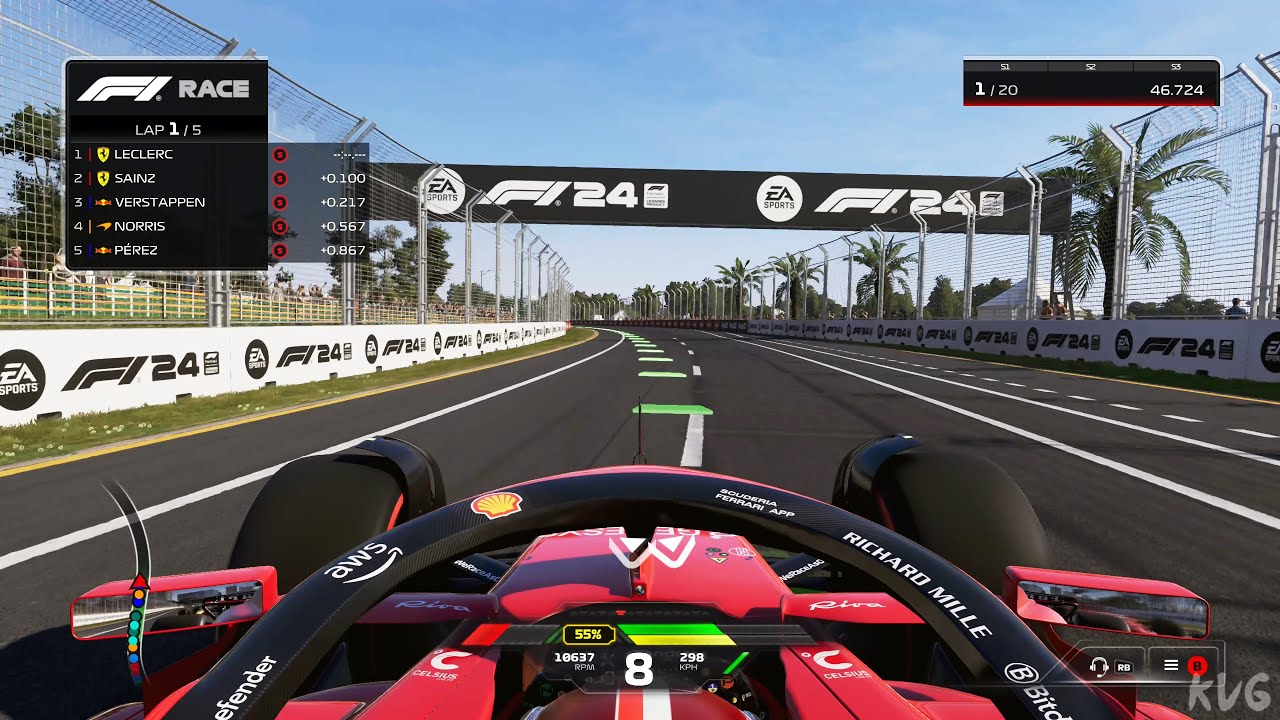Click the gear 8 display on the wheel
The image size is (1280, 720).
[637, 668]
